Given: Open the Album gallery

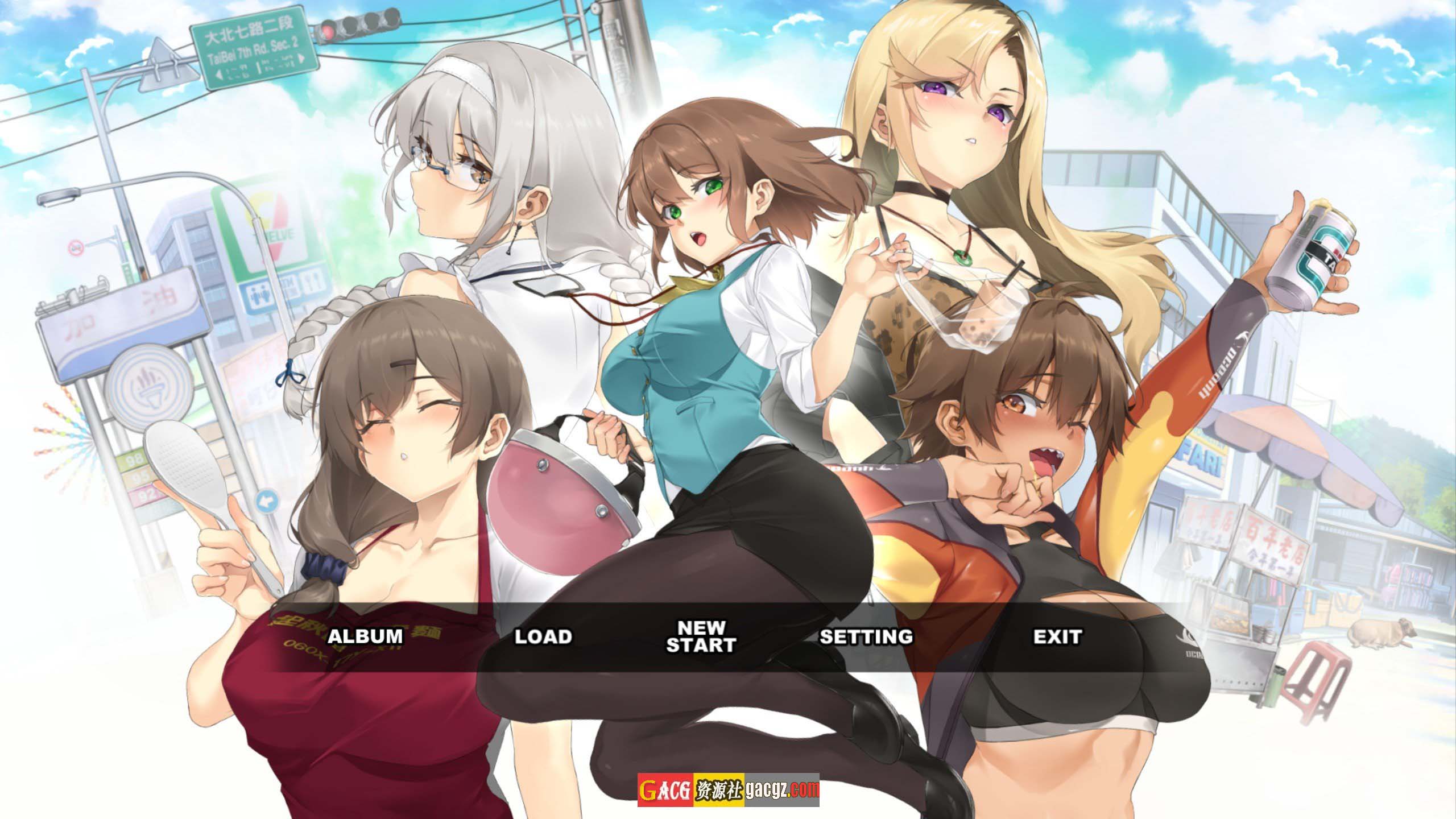Looking at the screenshot, I should click(365, 636).
